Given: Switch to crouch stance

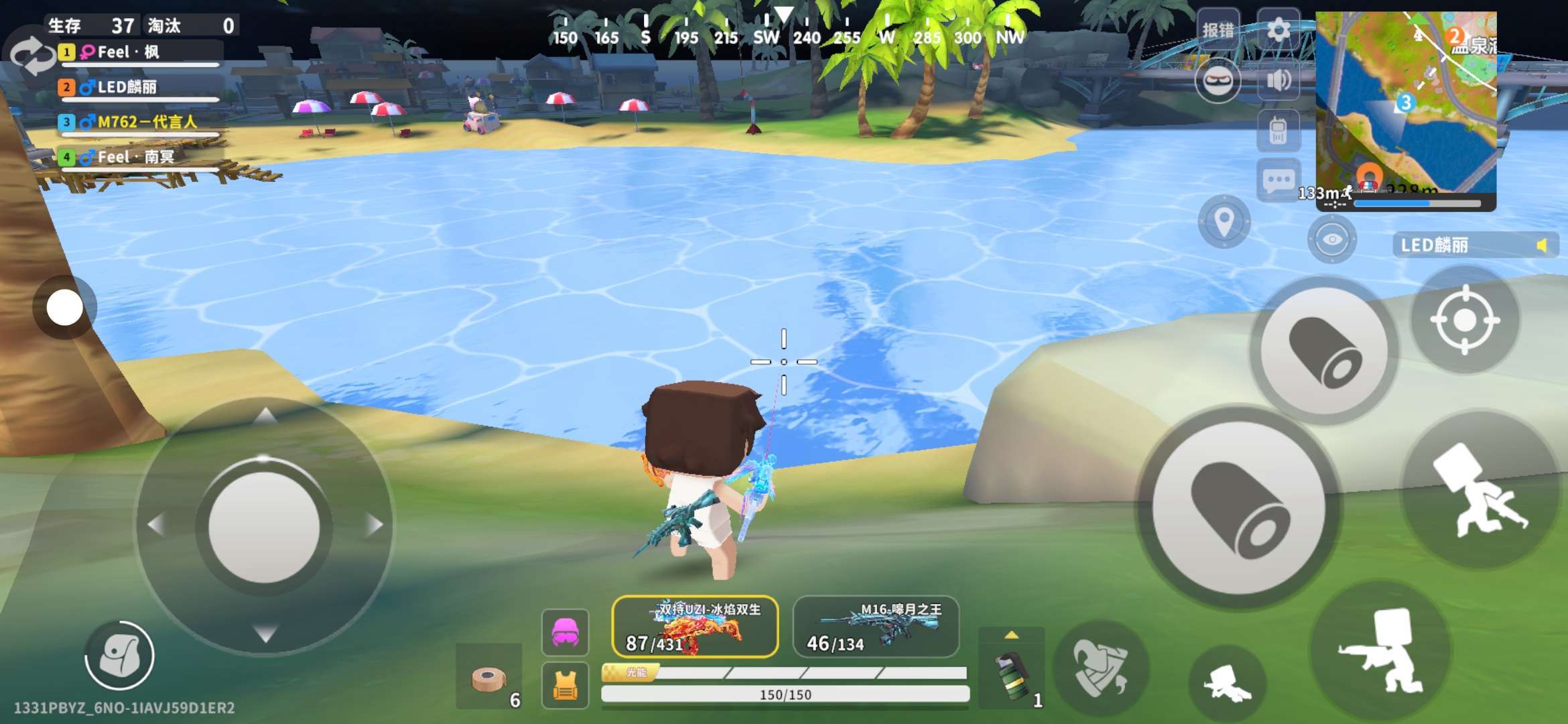Looking at the screenshot, I should [1382, 652].
